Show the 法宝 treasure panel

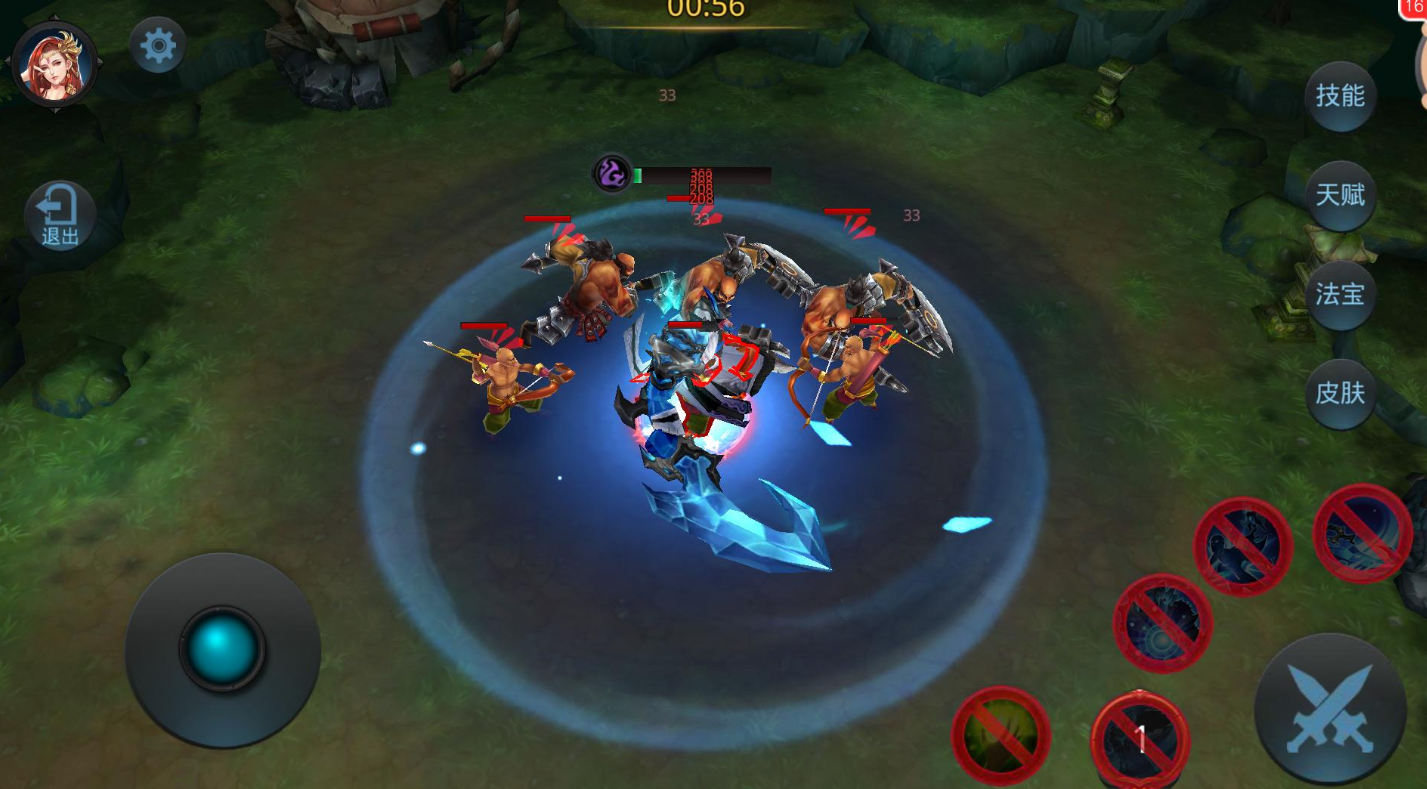[1340, 295]
